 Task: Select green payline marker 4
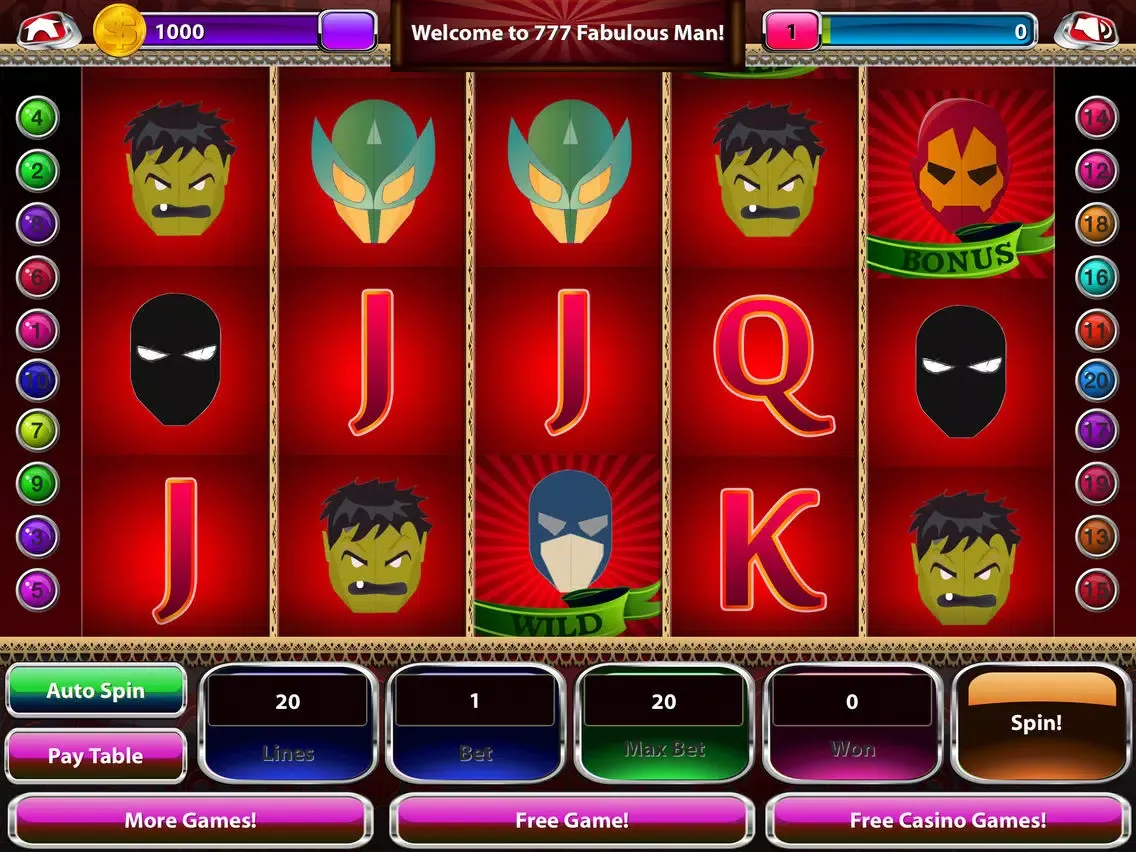[x=37, y=118]
